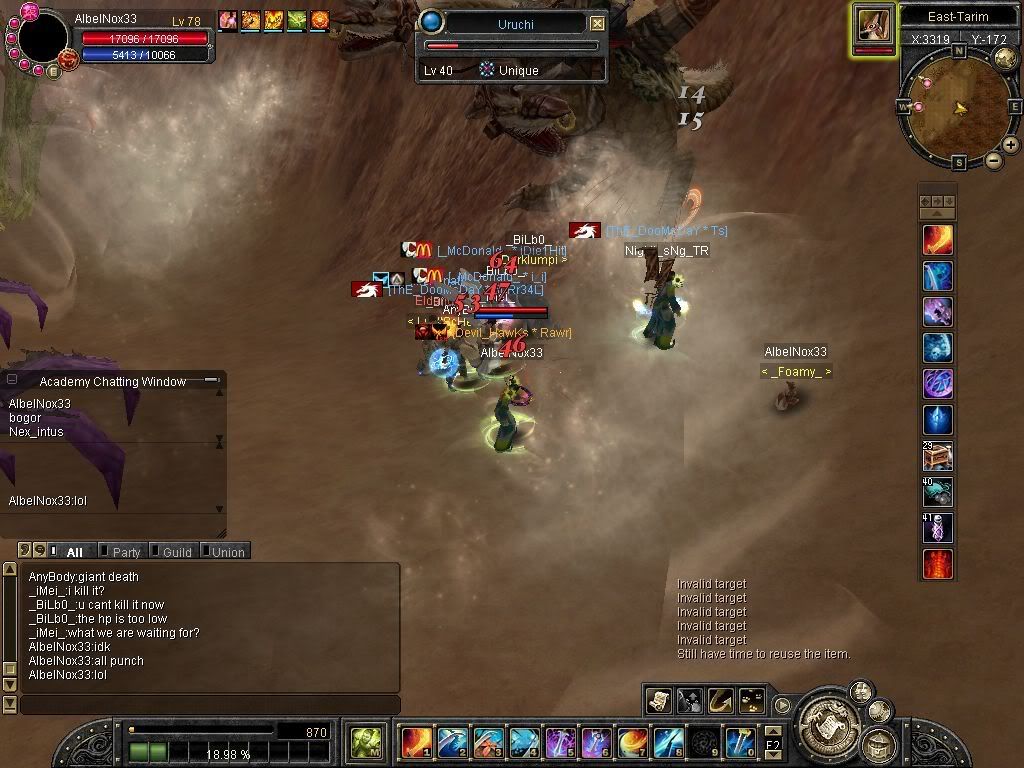Select Nex_intus in the academy member list
The height and width of the screenshot is (768, 1024).
(x=36, y=432)
